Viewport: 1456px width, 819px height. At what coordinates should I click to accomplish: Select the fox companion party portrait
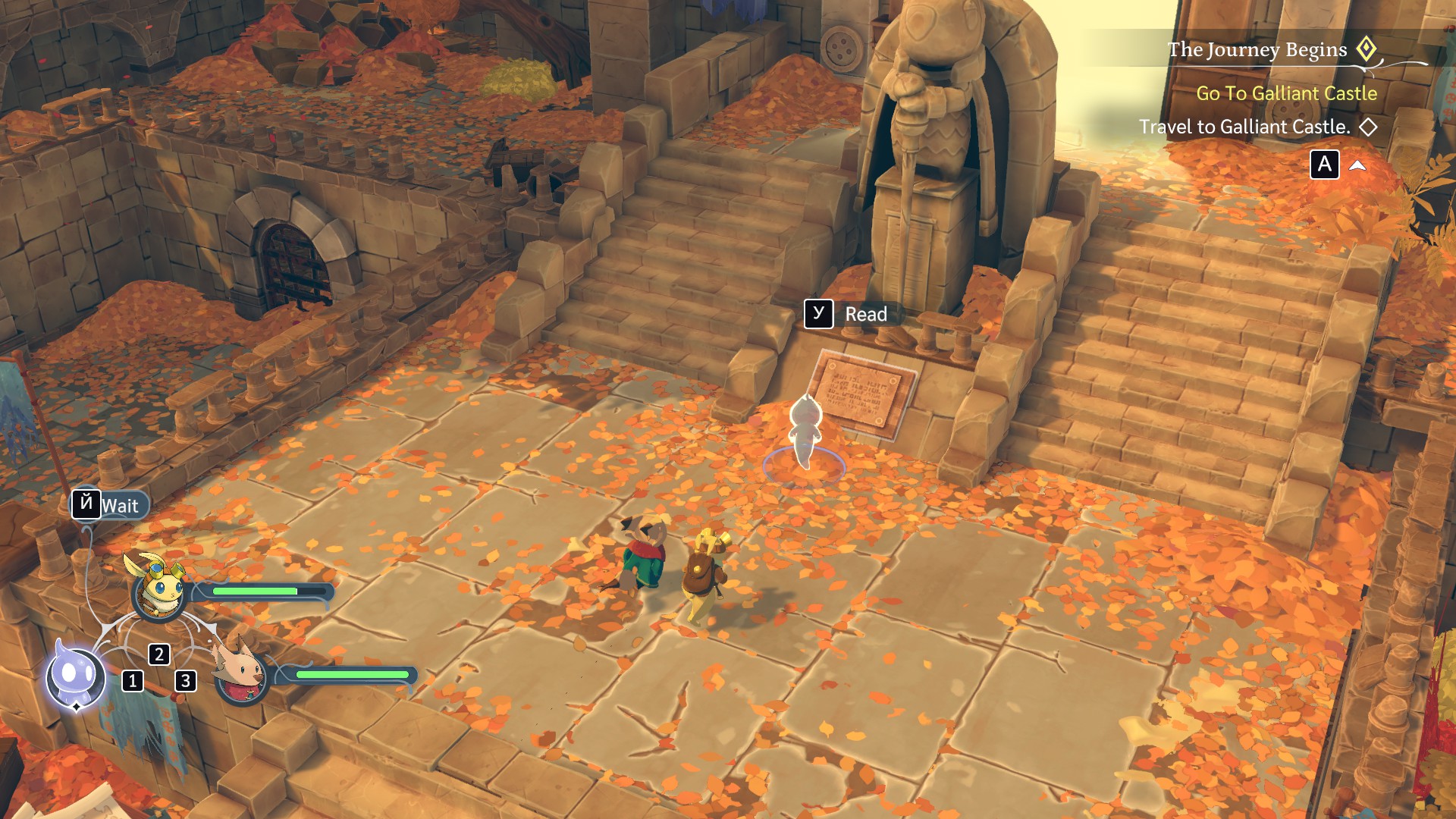coord(241,672)
